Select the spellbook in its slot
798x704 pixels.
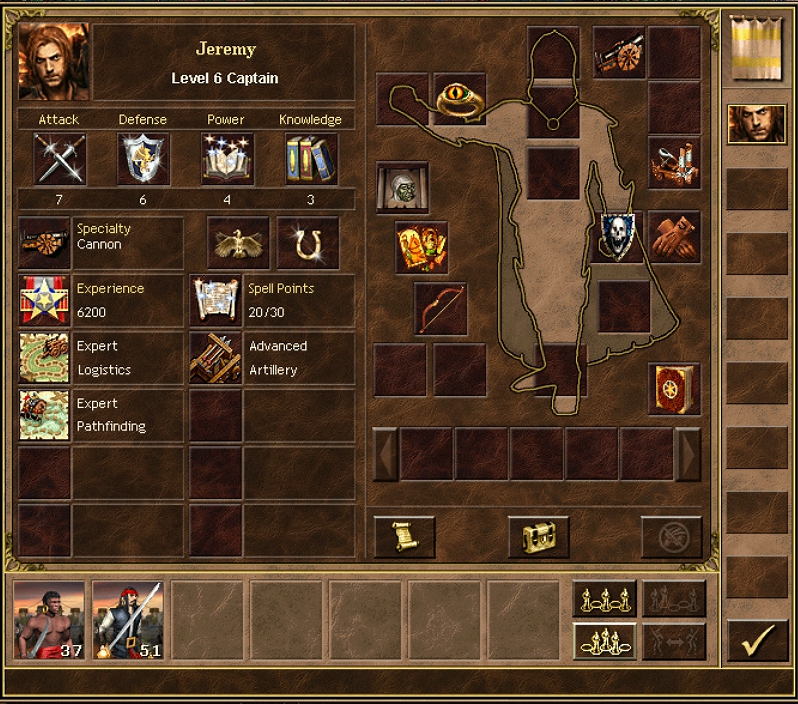pos(673,388)
